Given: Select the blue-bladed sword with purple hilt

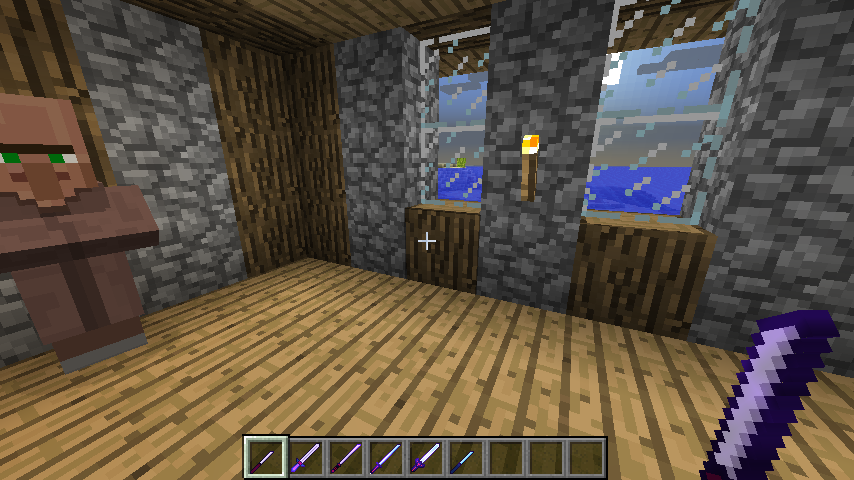Looking at the screenshot, I should (x=386, y=457).
